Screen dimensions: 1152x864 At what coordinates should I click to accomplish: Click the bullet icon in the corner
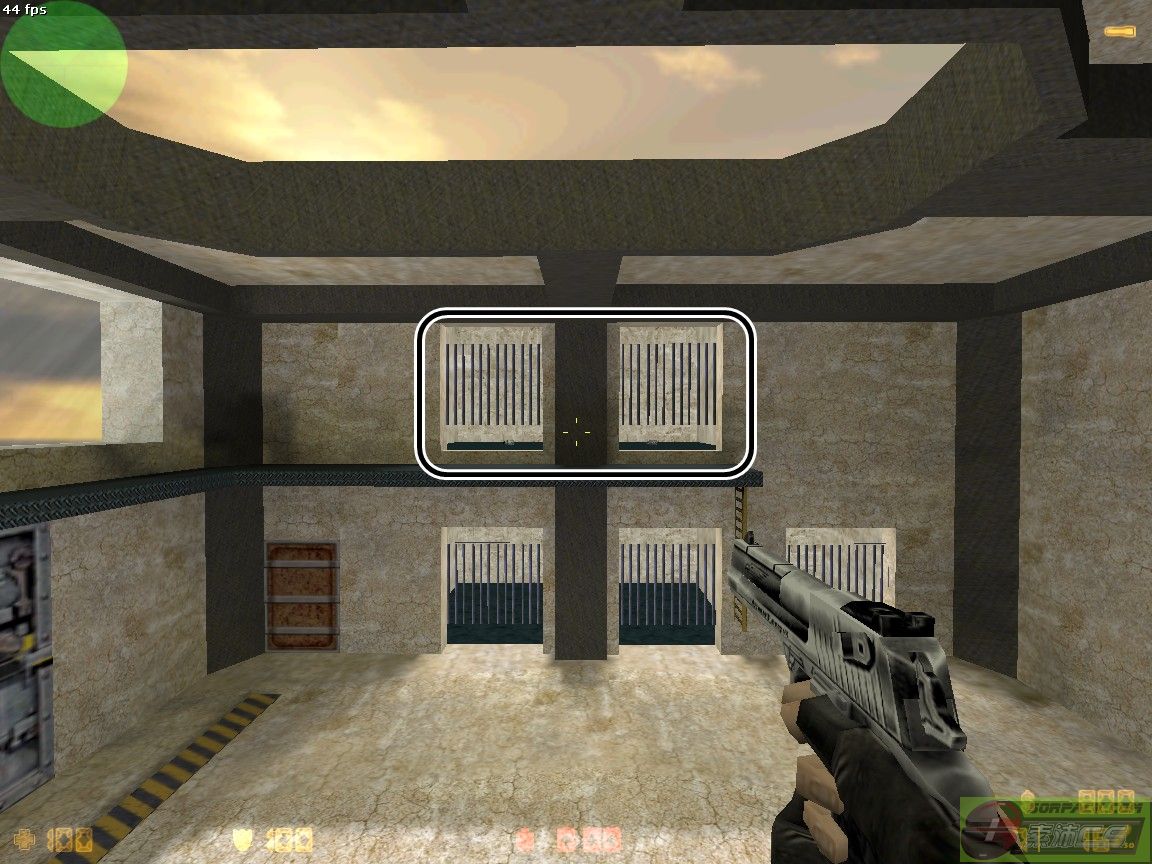pos(1119,32)
